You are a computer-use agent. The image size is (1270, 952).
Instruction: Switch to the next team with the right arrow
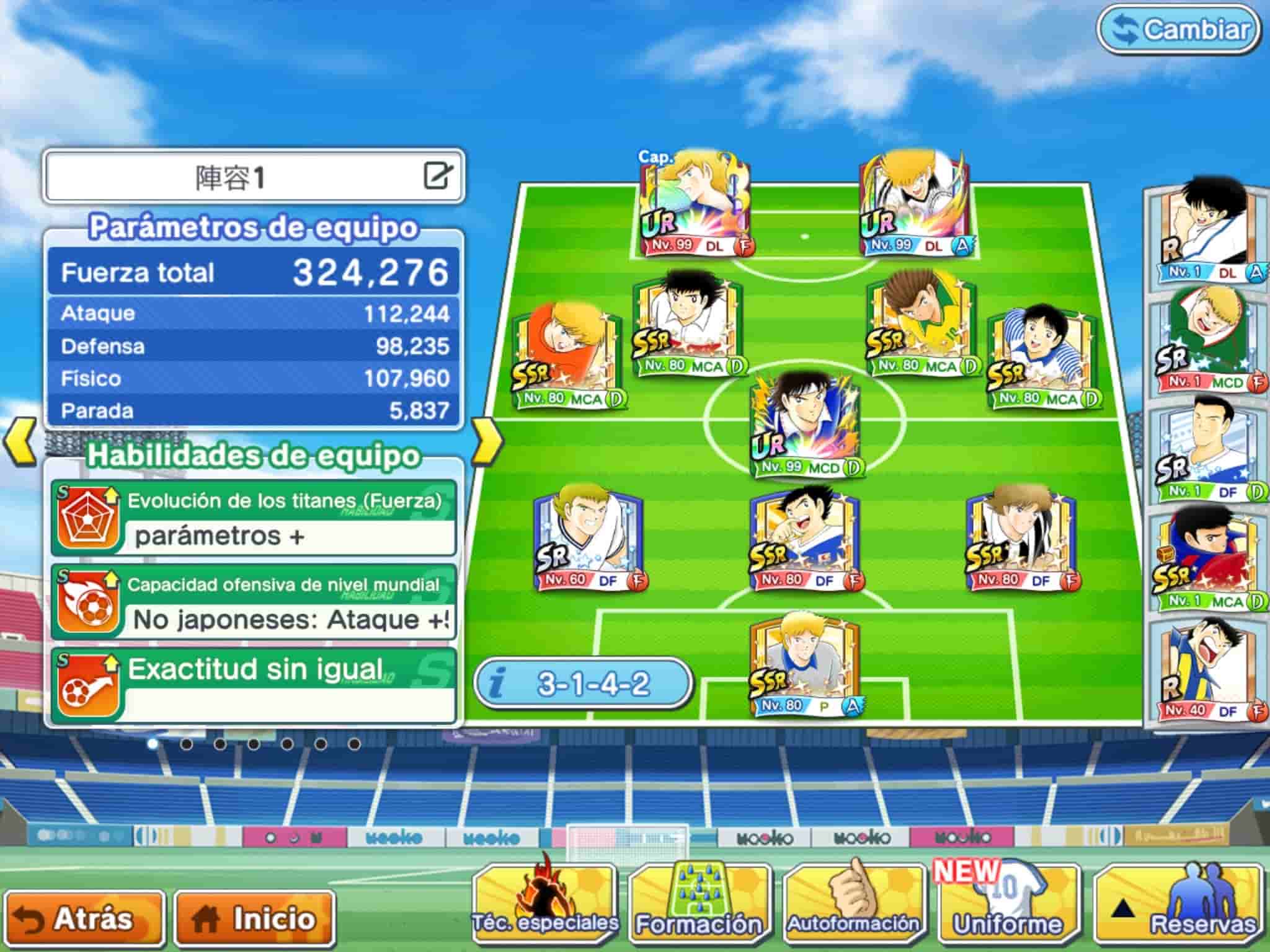coord(487,441)
